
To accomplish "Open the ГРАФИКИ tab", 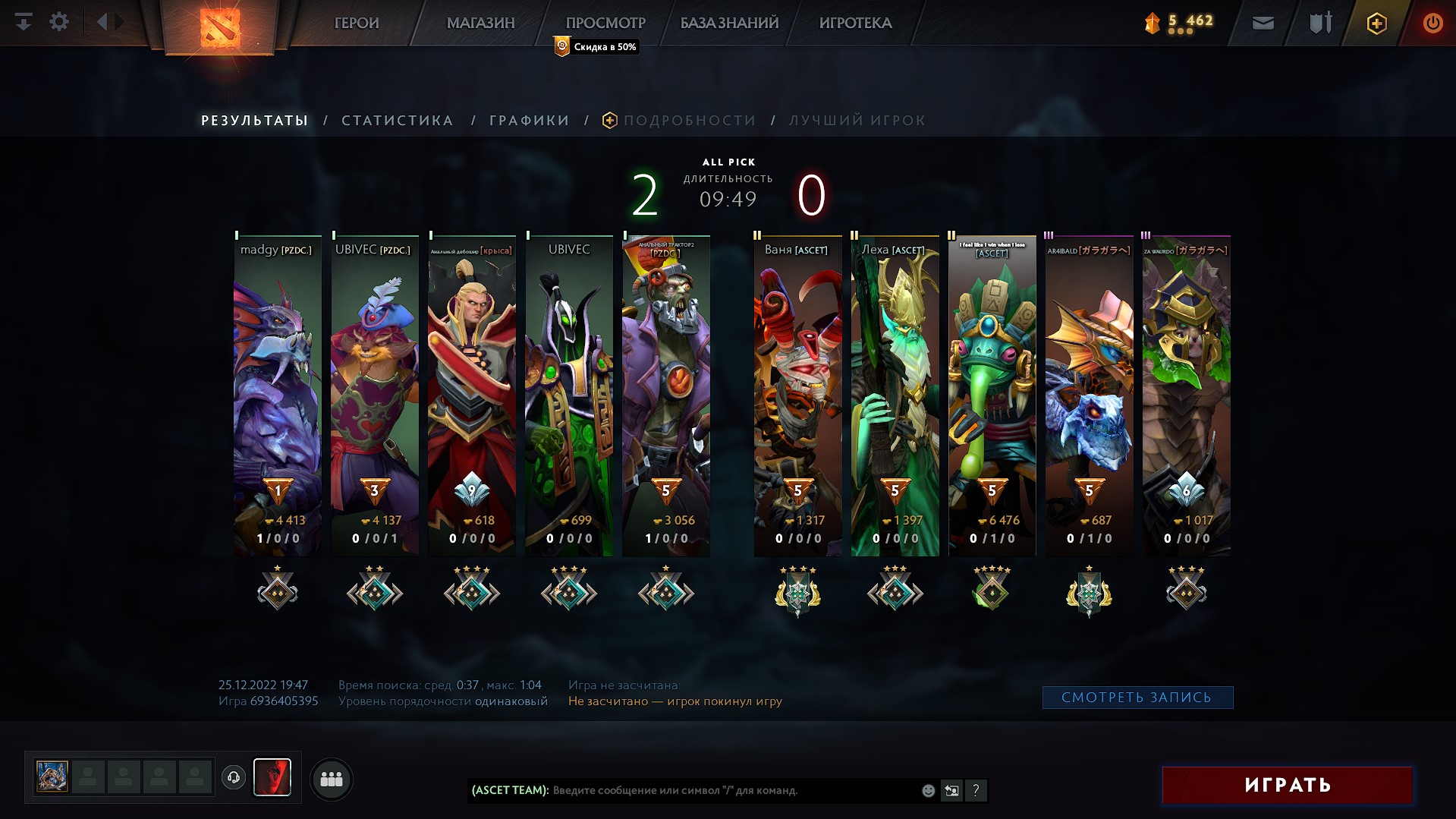I will [529, 120].
